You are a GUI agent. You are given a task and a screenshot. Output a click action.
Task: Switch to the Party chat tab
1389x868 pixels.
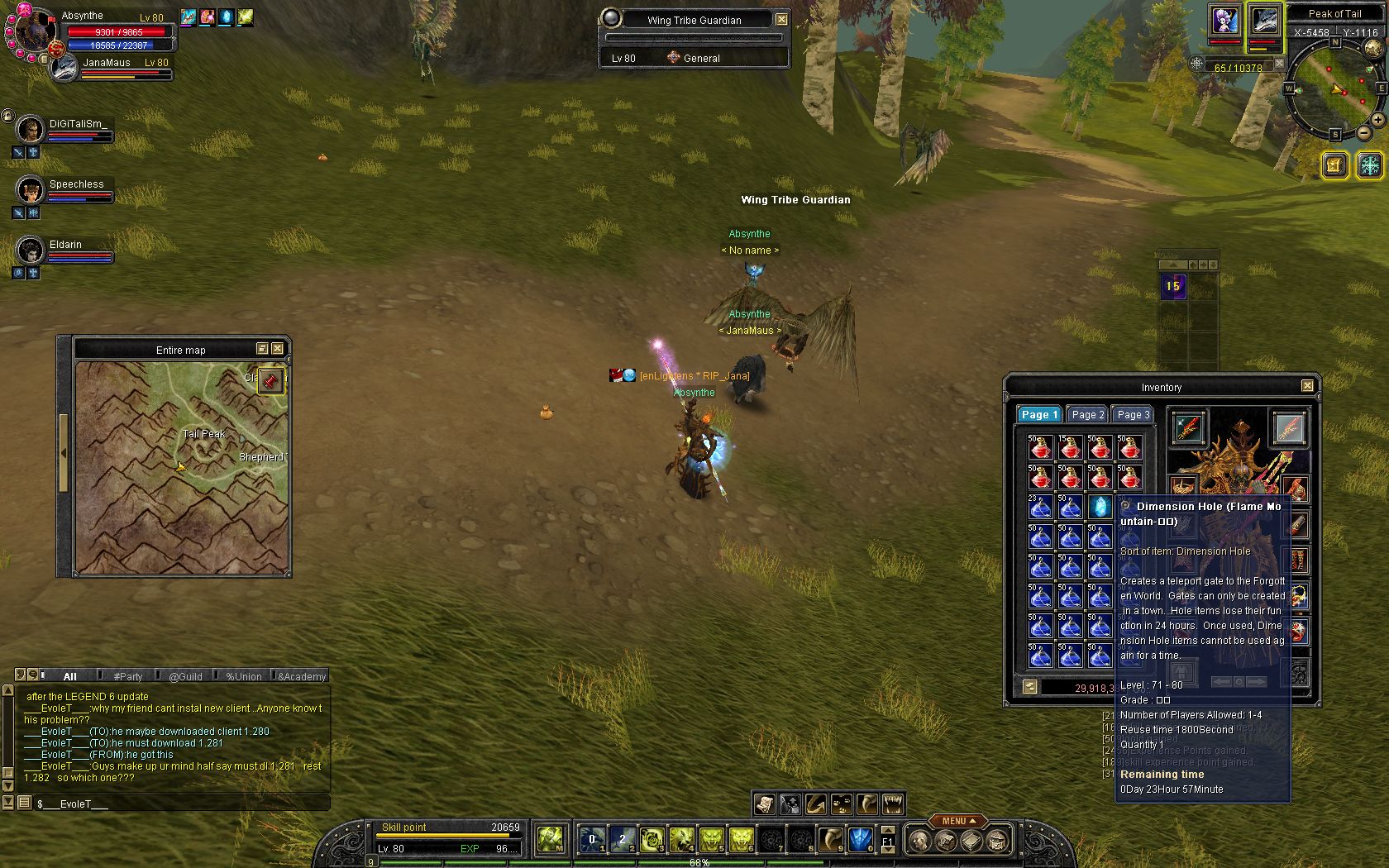coord(128,676)
